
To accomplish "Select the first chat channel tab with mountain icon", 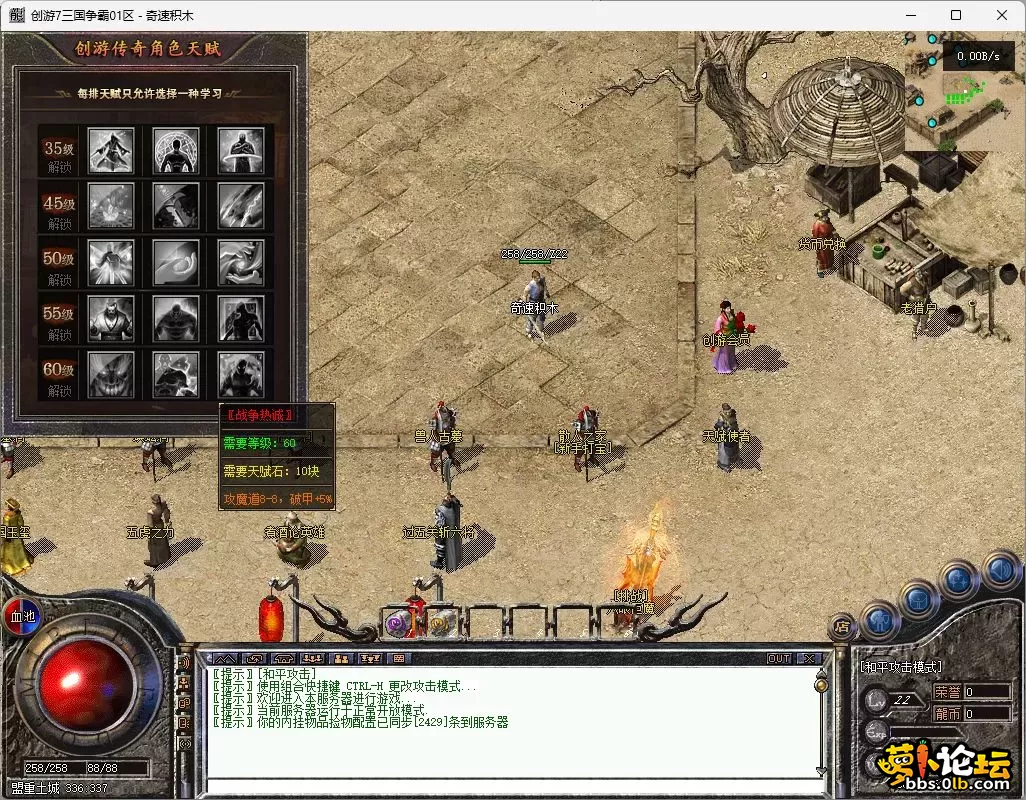I will tap(226, 658).
